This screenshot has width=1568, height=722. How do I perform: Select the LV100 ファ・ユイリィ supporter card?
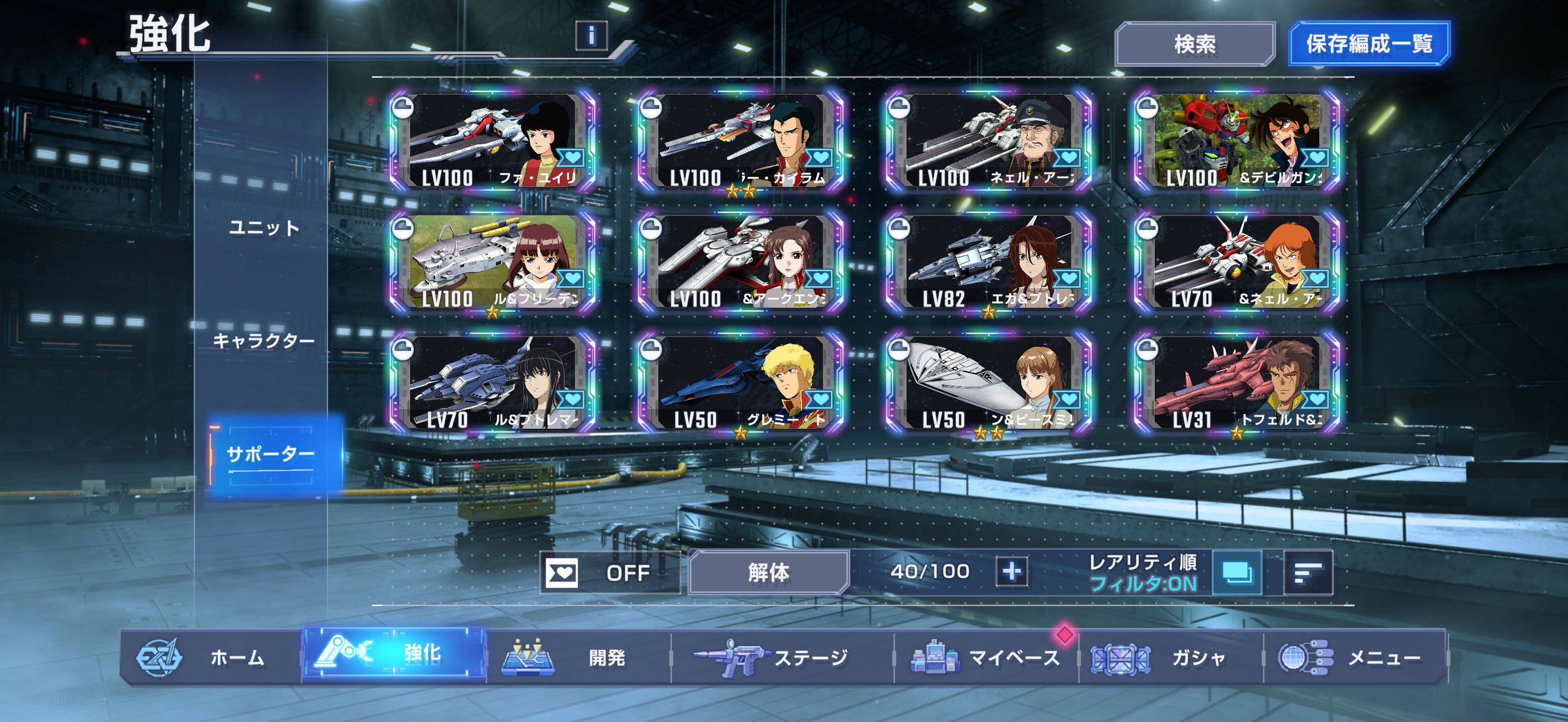493,141
